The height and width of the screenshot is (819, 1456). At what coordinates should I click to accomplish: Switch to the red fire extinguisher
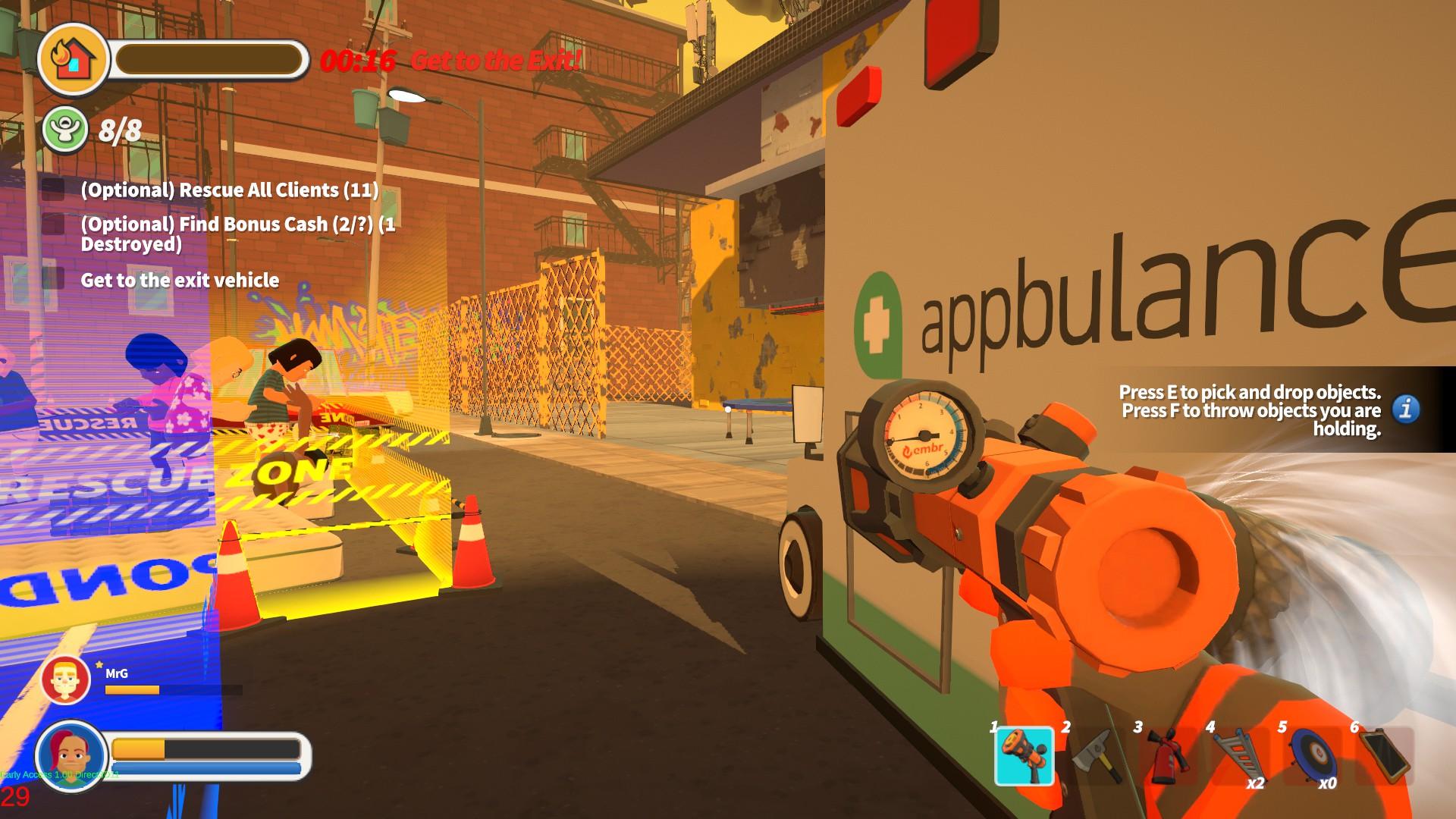[1167, 755]
